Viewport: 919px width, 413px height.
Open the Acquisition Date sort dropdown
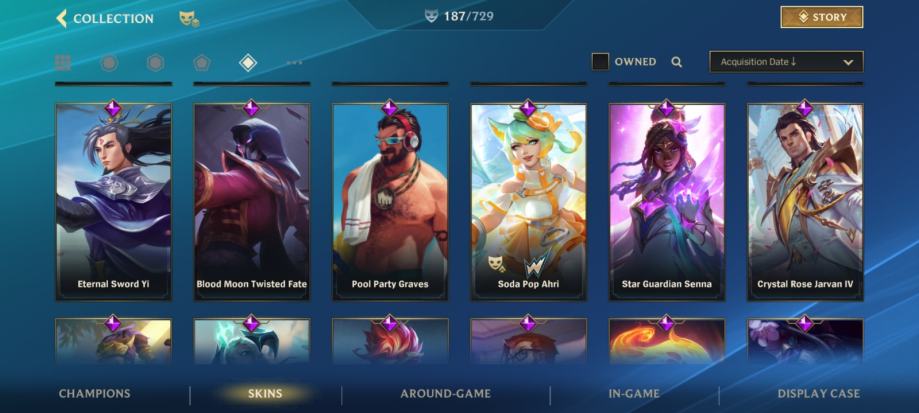coord(786,62)
